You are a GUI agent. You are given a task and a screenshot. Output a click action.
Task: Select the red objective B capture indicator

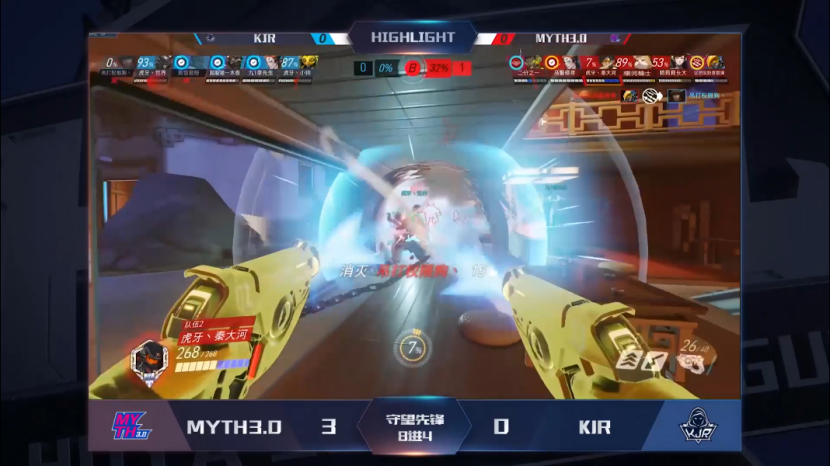coord(412,68)
